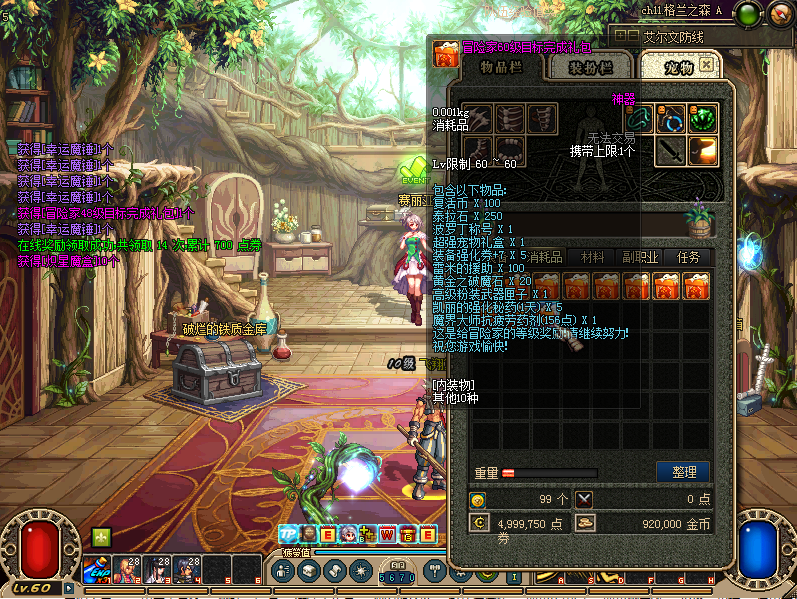
Task: Select the green emerald equipment slot
Action: point(704,118)
